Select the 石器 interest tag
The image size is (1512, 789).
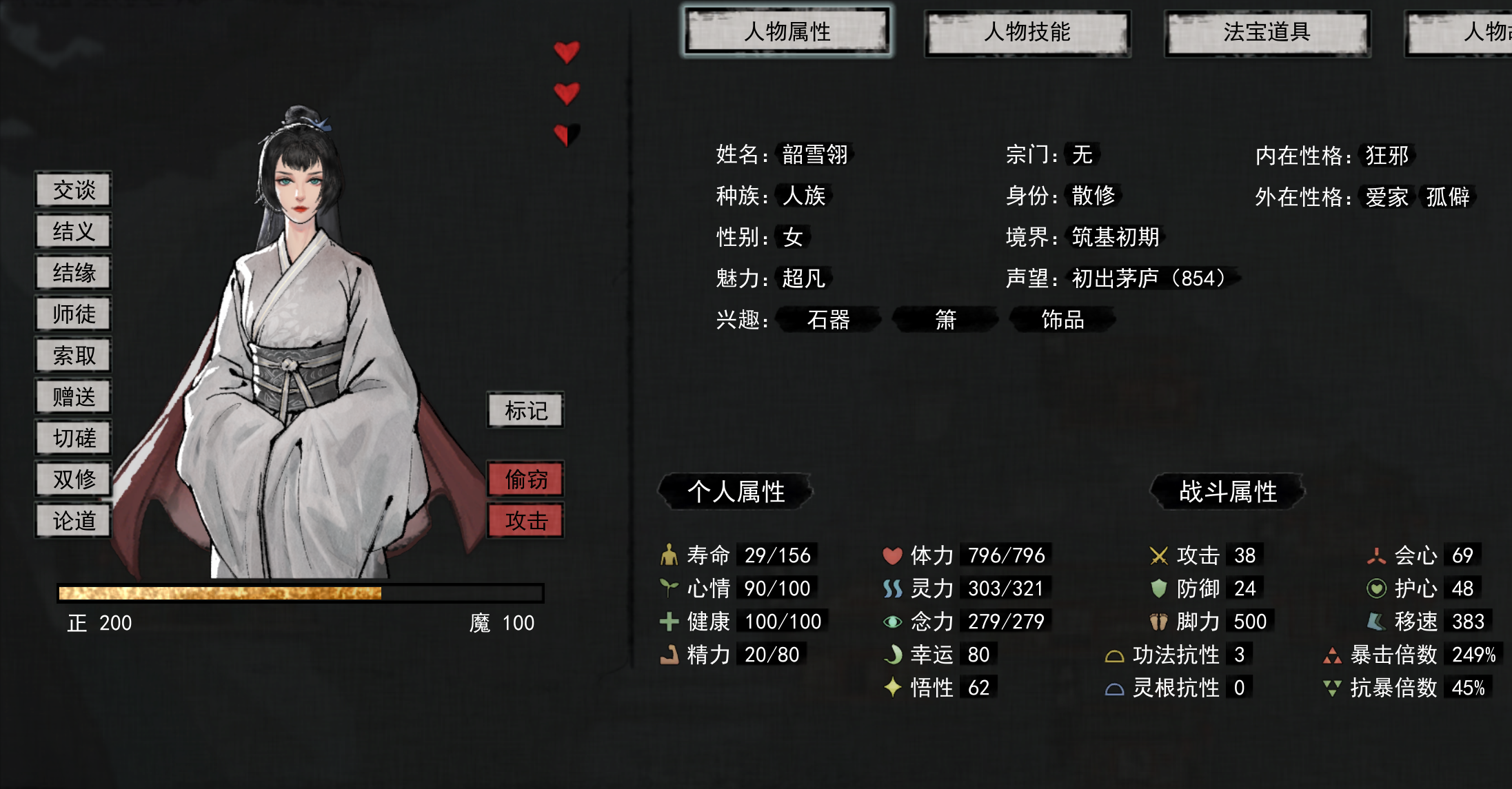828,320
